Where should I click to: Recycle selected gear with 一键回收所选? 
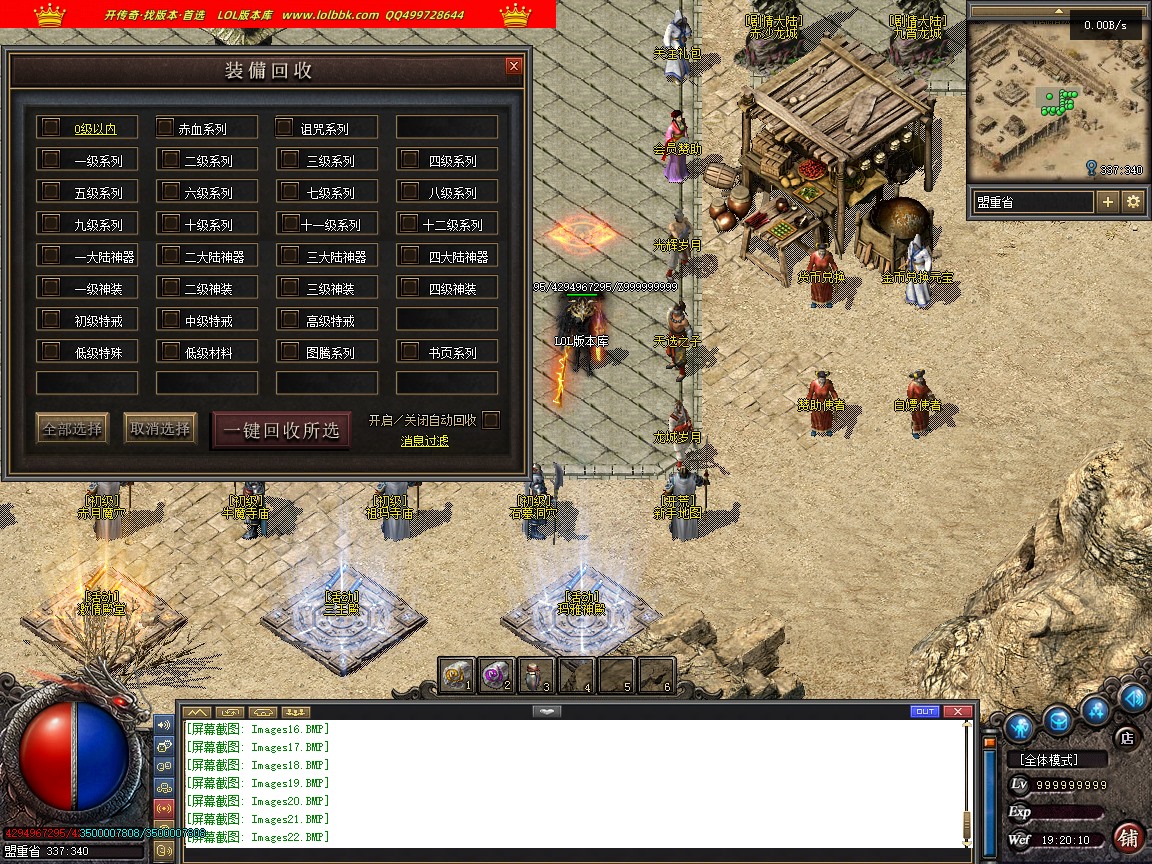point(281,431)
